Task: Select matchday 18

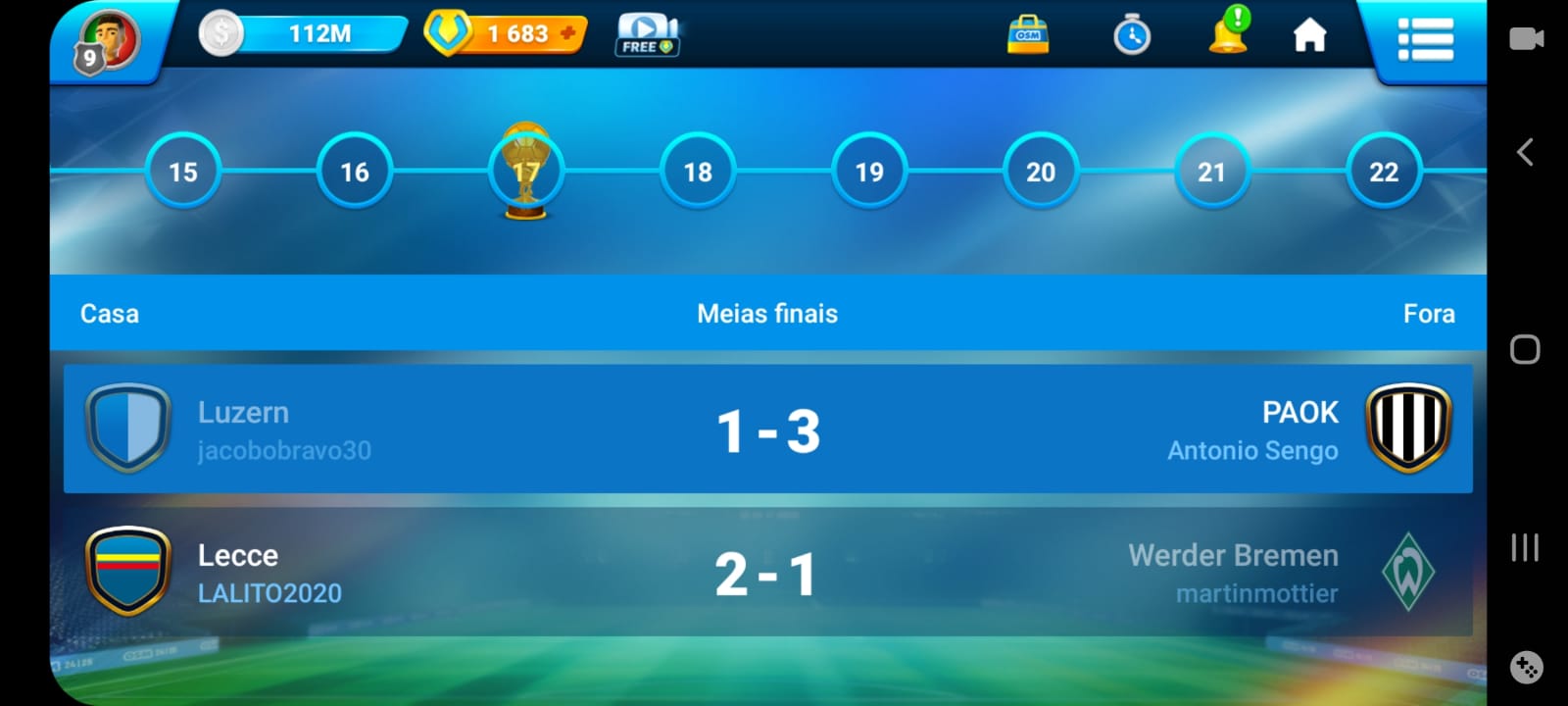Action: [698, 172]
